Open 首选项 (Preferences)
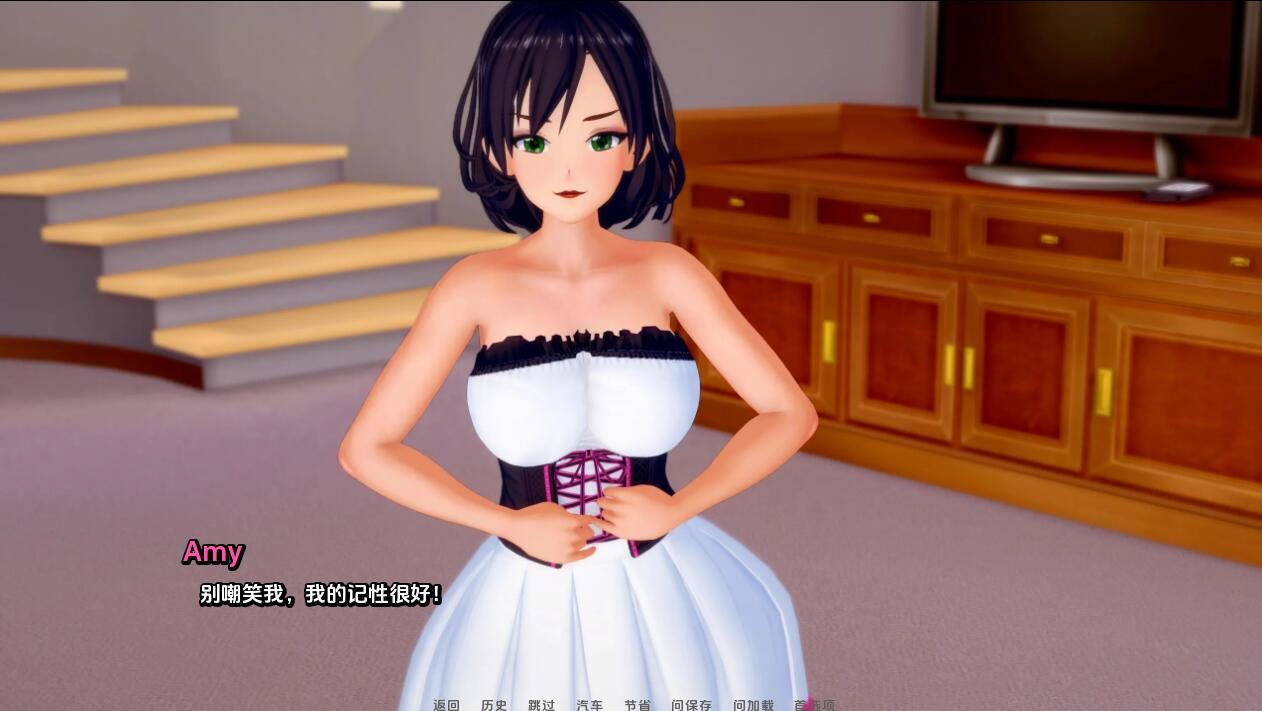The width and height of the screenshot is (1262, 711). tap(814, 704)
